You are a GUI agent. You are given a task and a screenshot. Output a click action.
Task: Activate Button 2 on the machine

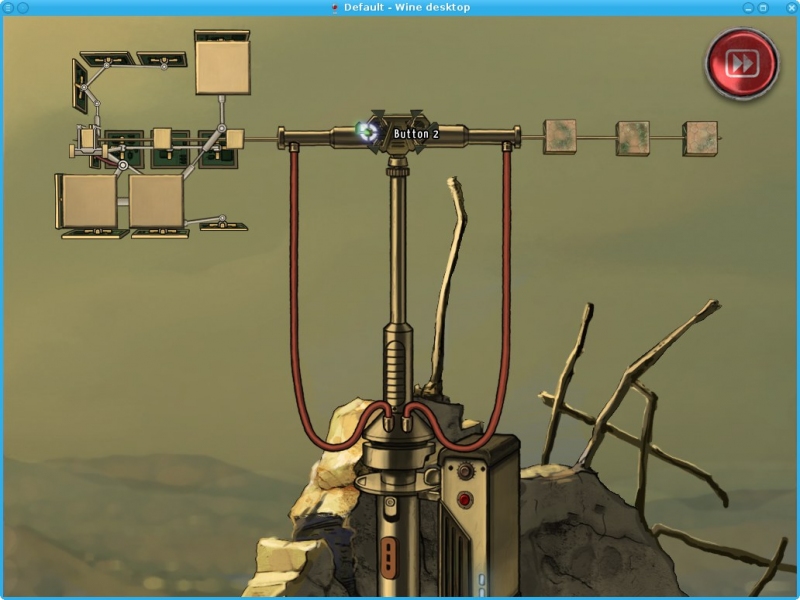369,132
